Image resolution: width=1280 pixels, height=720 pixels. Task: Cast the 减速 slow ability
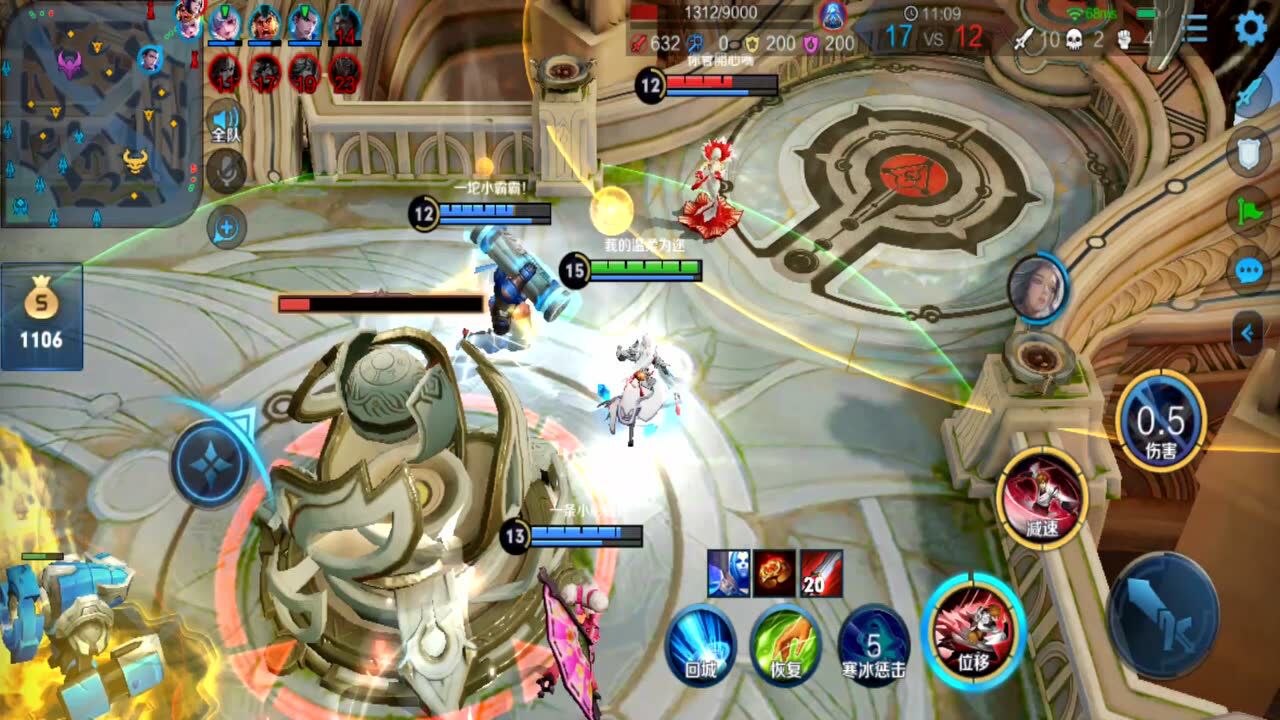click(x=1042, y=497)
